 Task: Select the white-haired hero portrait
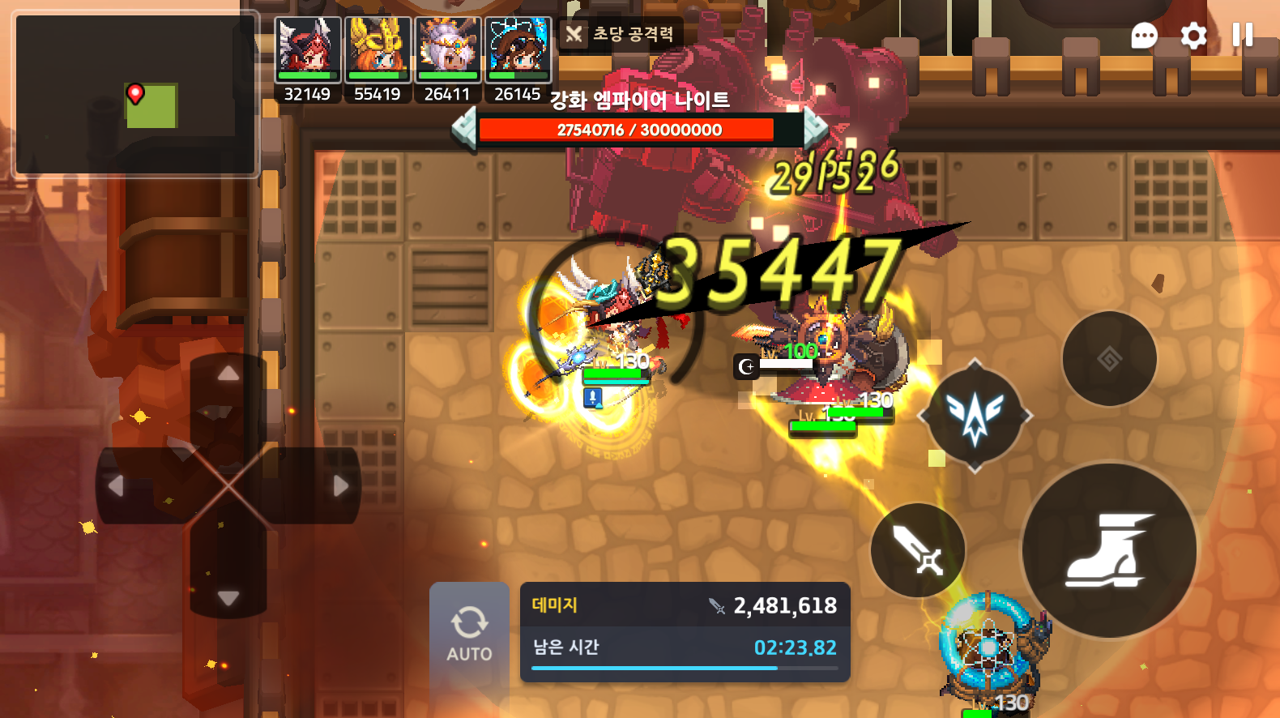coord(448,50)
